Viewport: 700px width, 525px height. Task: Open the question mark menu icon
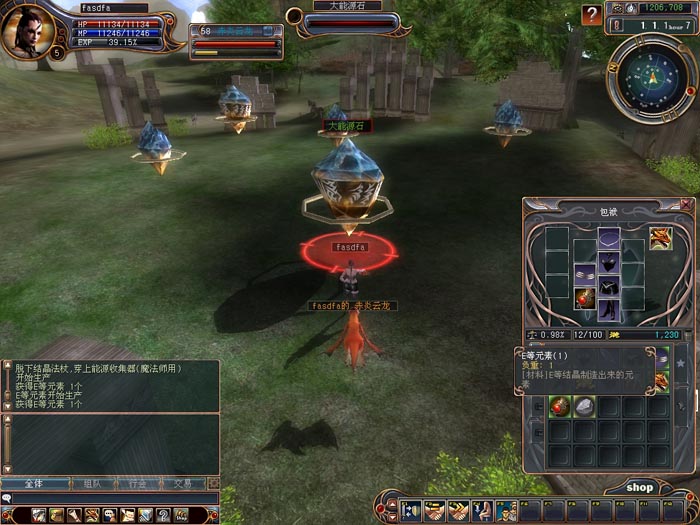click(x=163, y=515)
